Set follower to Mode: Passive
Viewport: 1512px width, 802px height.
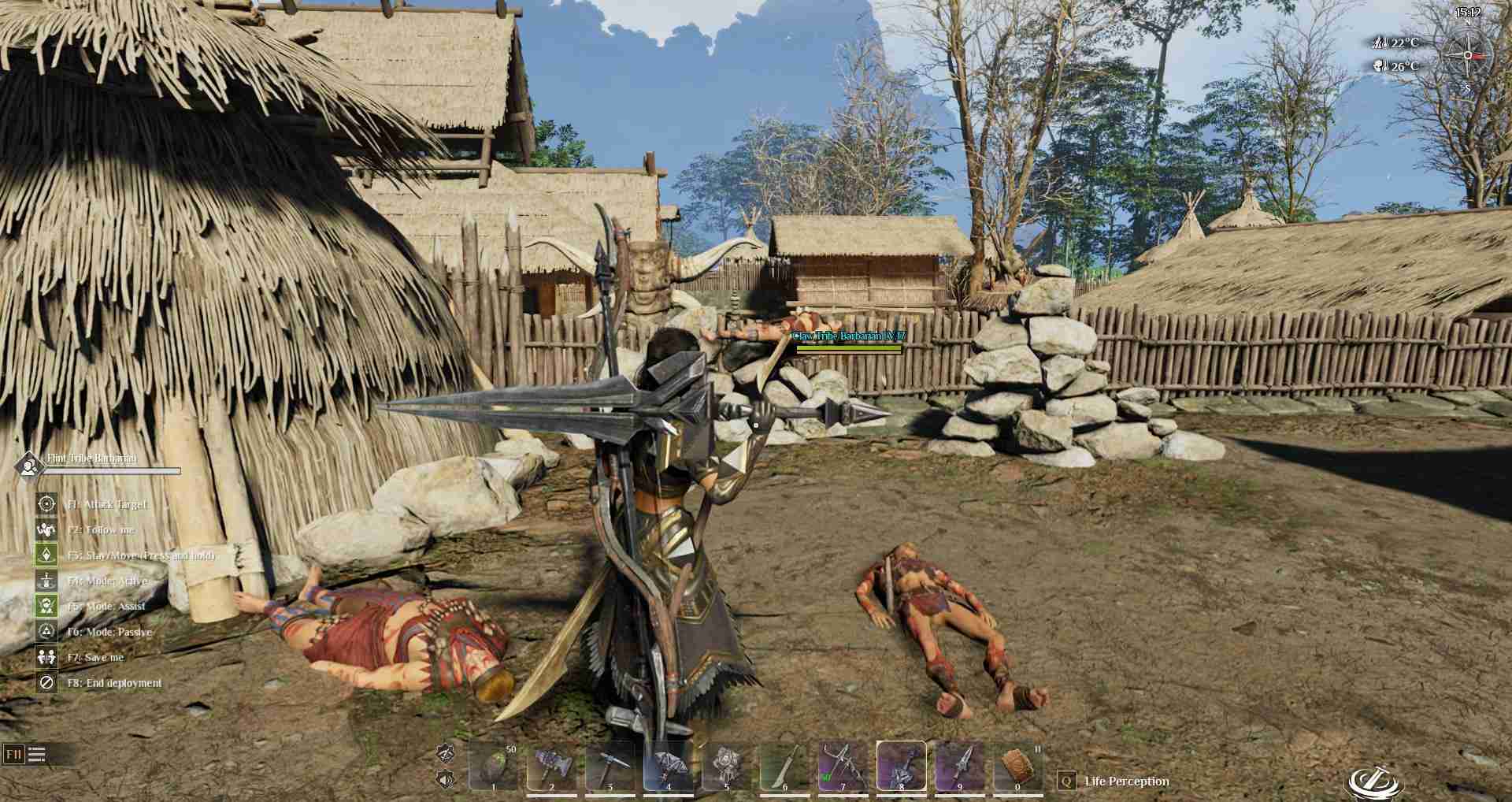coord(46,631)
